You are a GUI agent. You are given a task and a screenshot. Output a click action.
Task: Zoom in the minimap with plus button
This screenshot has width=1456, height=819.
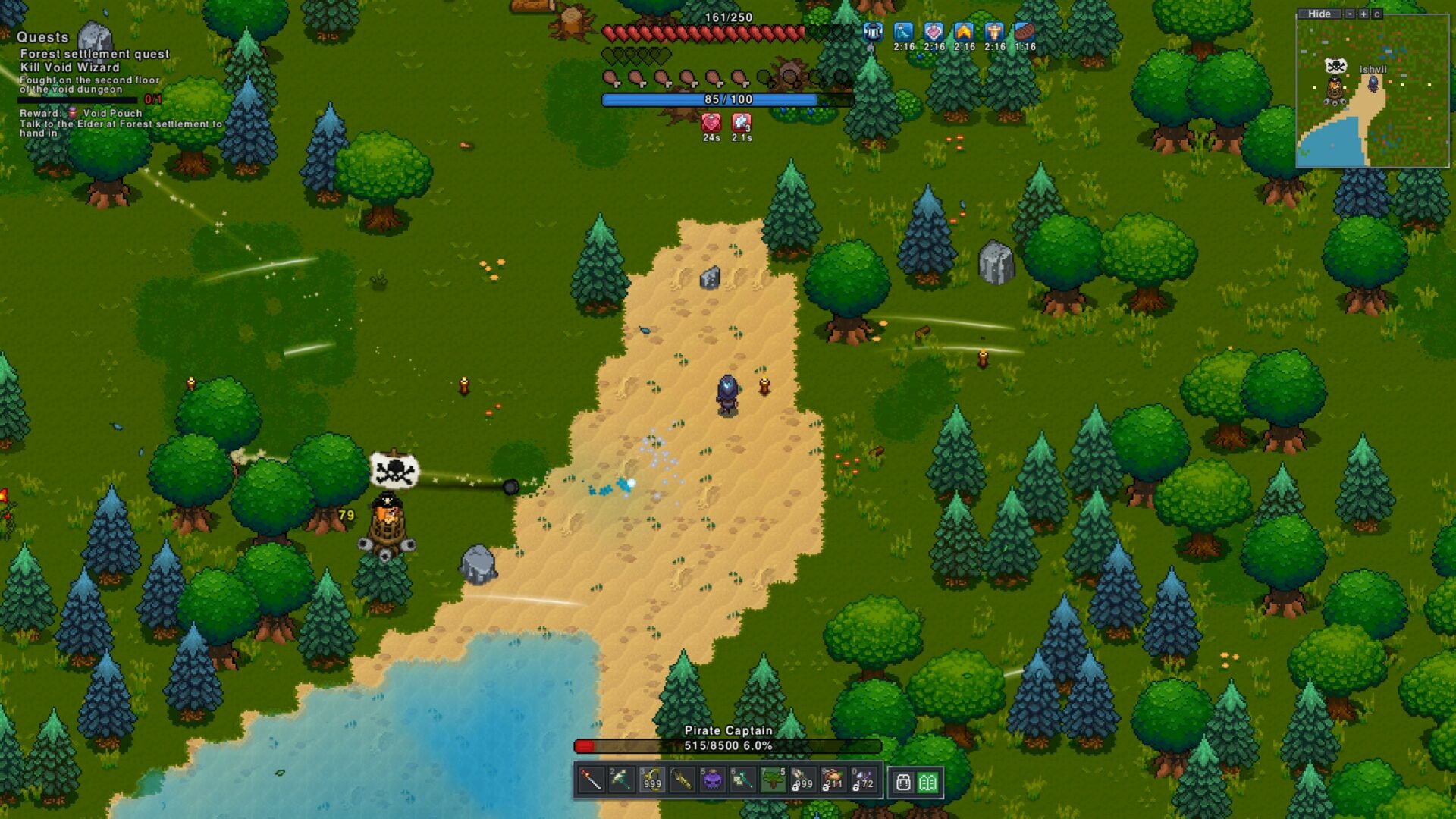click(x=1363, y=14)
